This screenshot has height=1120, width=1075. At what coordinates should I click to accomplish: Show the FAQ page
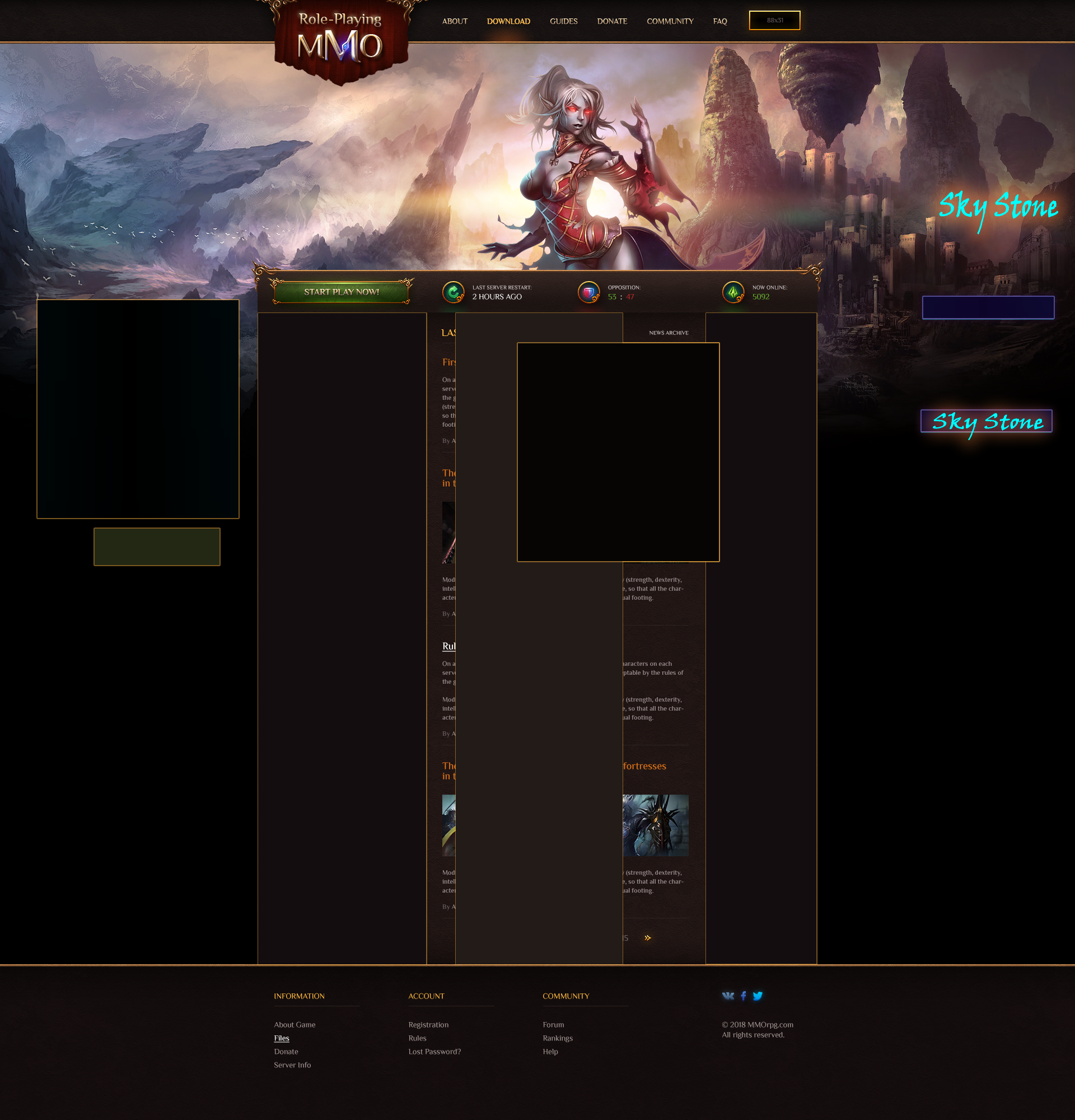[x=719, y=21]
